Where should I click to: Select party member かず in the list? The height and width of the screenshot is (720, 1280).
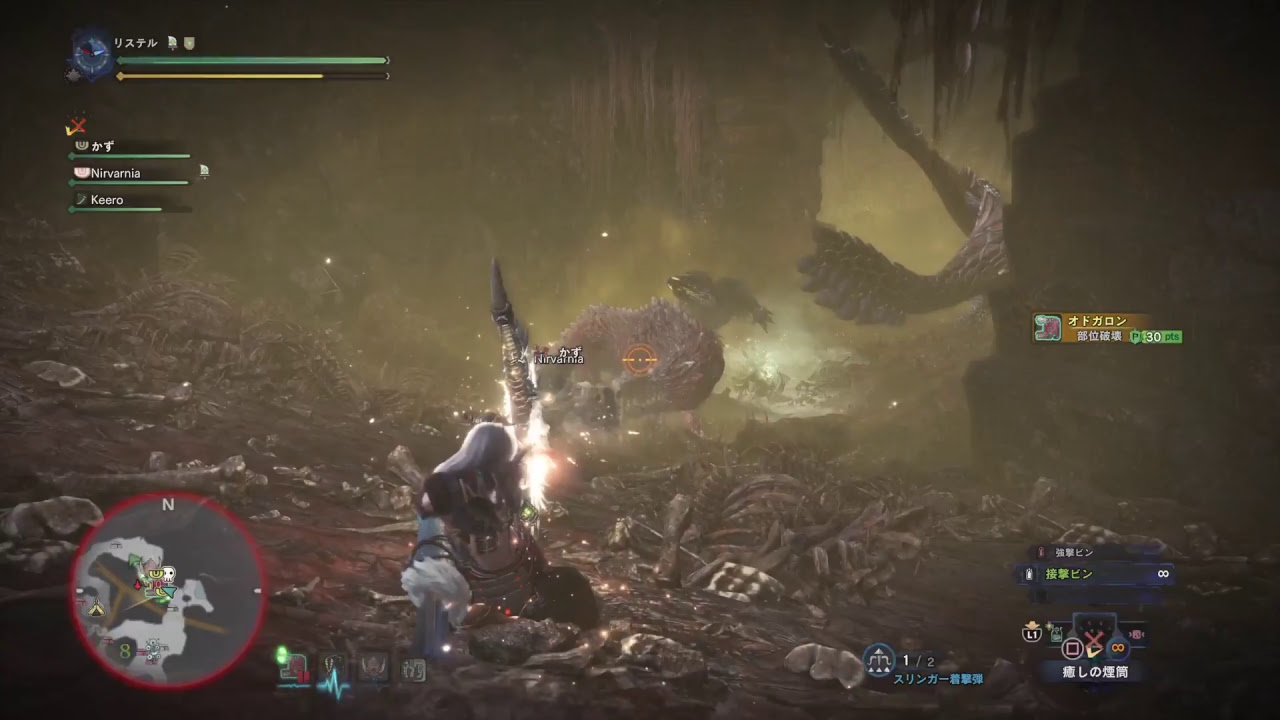tap(103, 146)
